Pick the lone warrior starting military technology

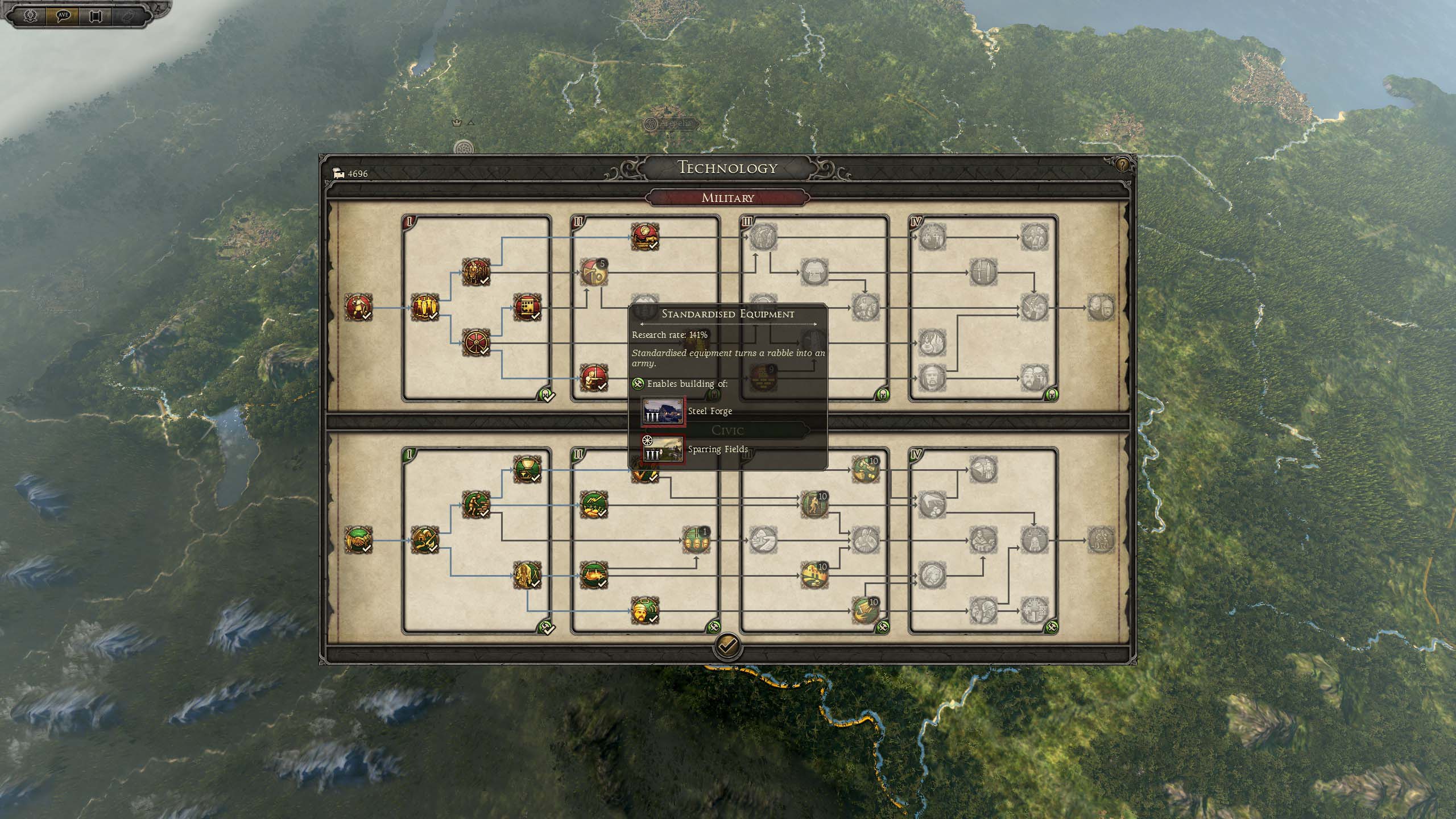click(358, 308)
